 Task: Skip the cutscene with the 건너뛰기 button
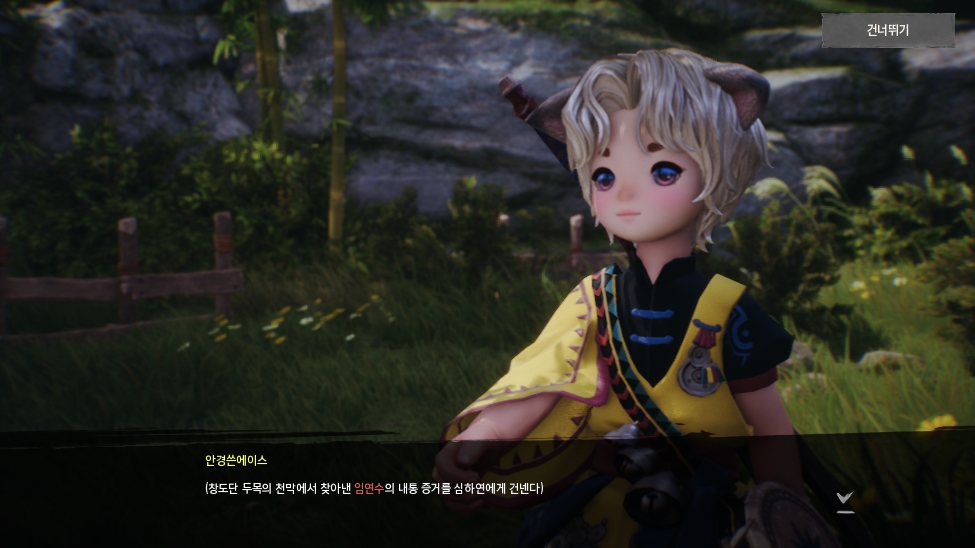888,30
